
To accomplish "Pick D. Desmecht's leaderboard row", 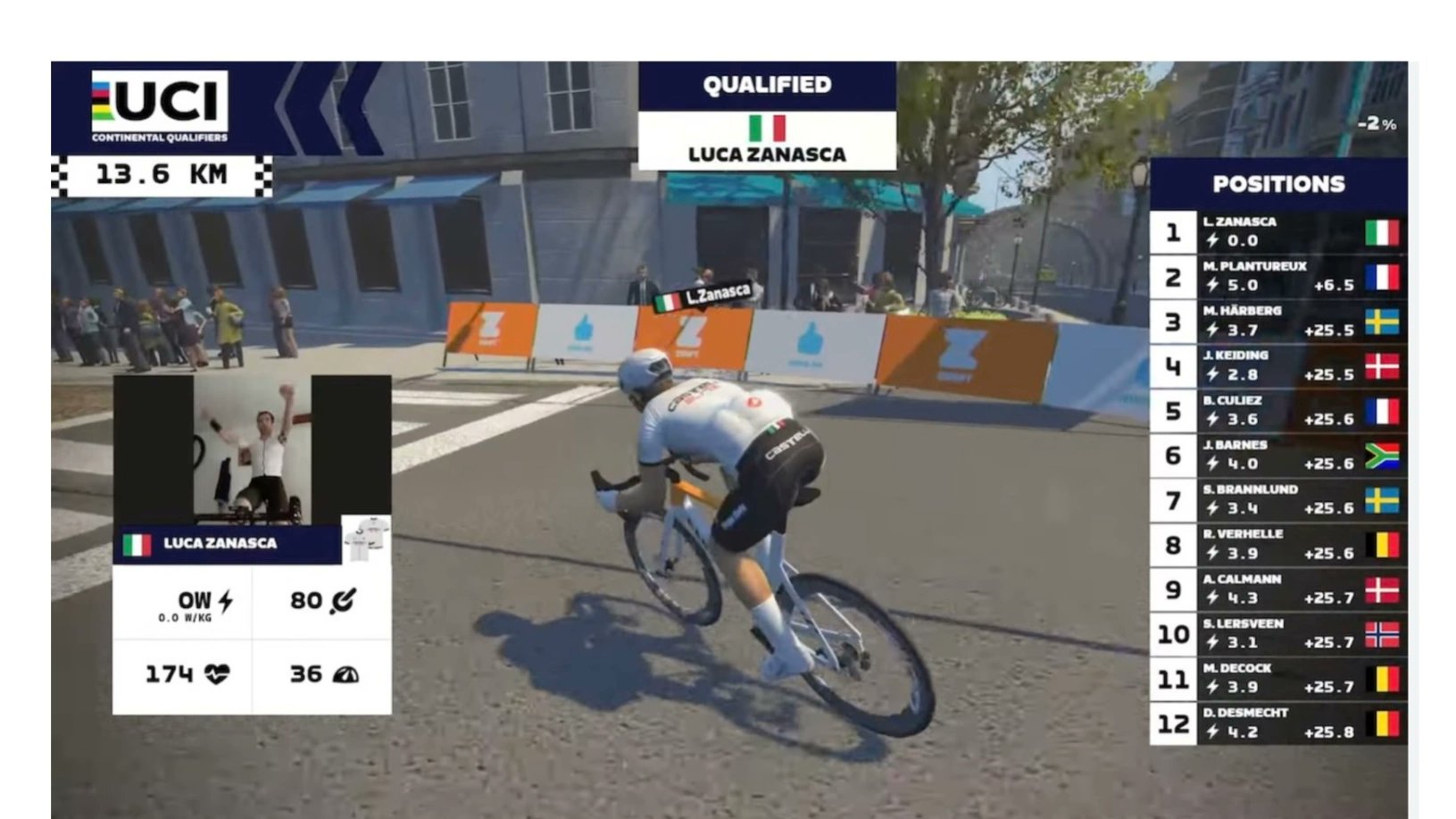I will click(x=1278, y=723).
